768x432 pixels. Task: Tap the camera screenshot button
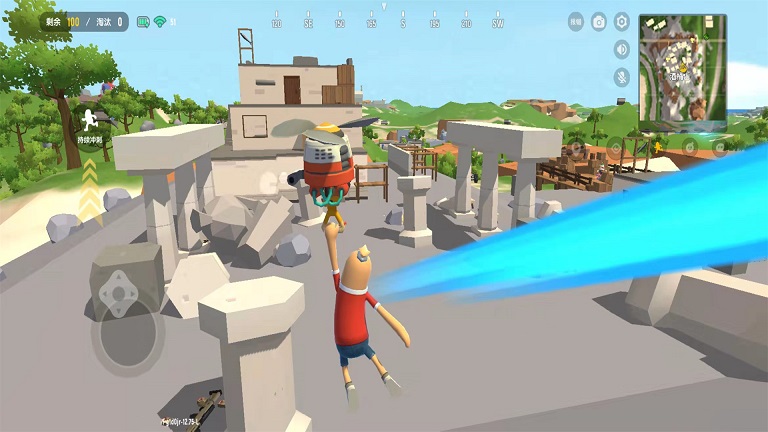(599, 21)
